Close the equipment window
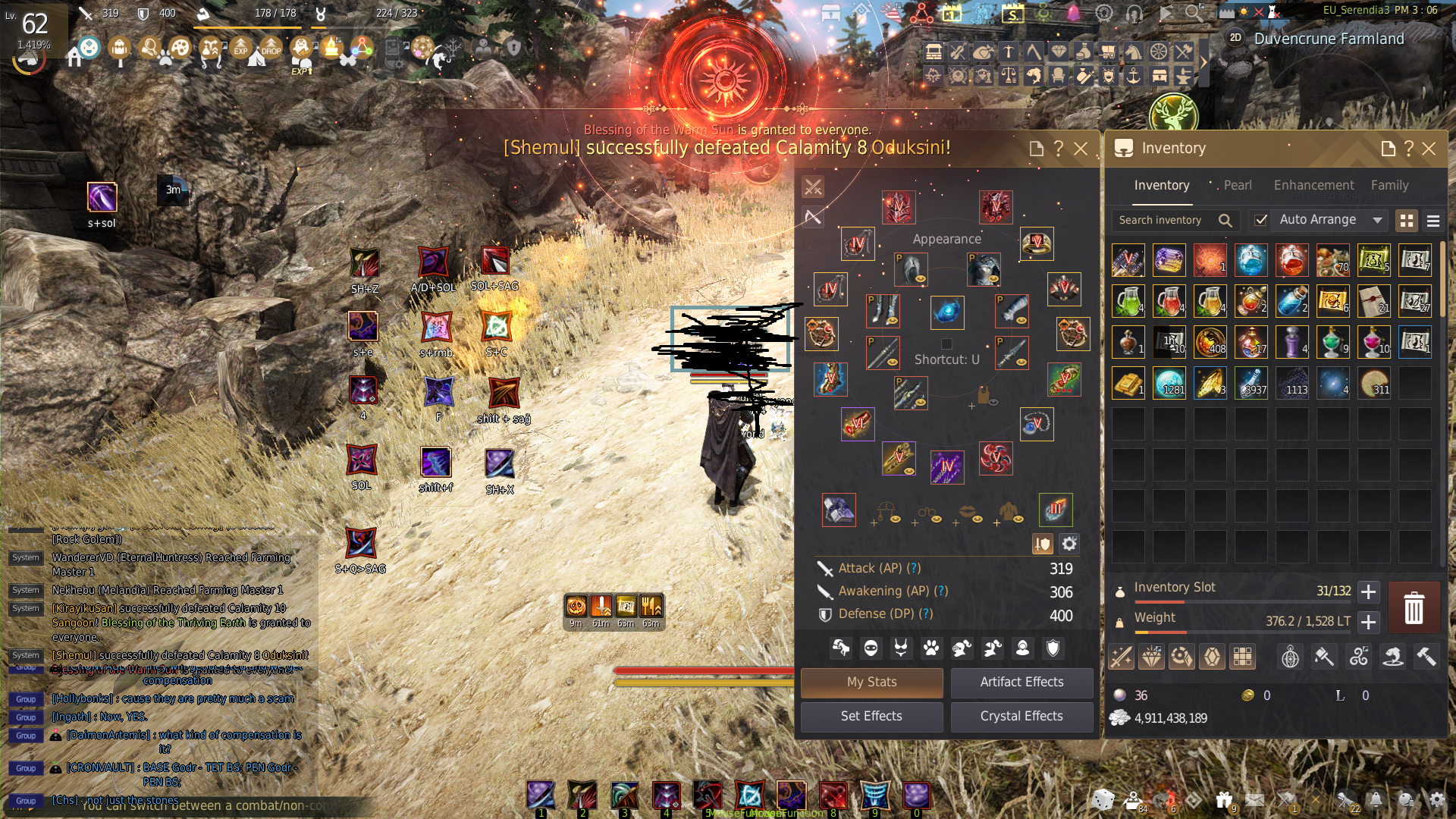This screenshot has height=819, width=1456. click(1081, 149)
